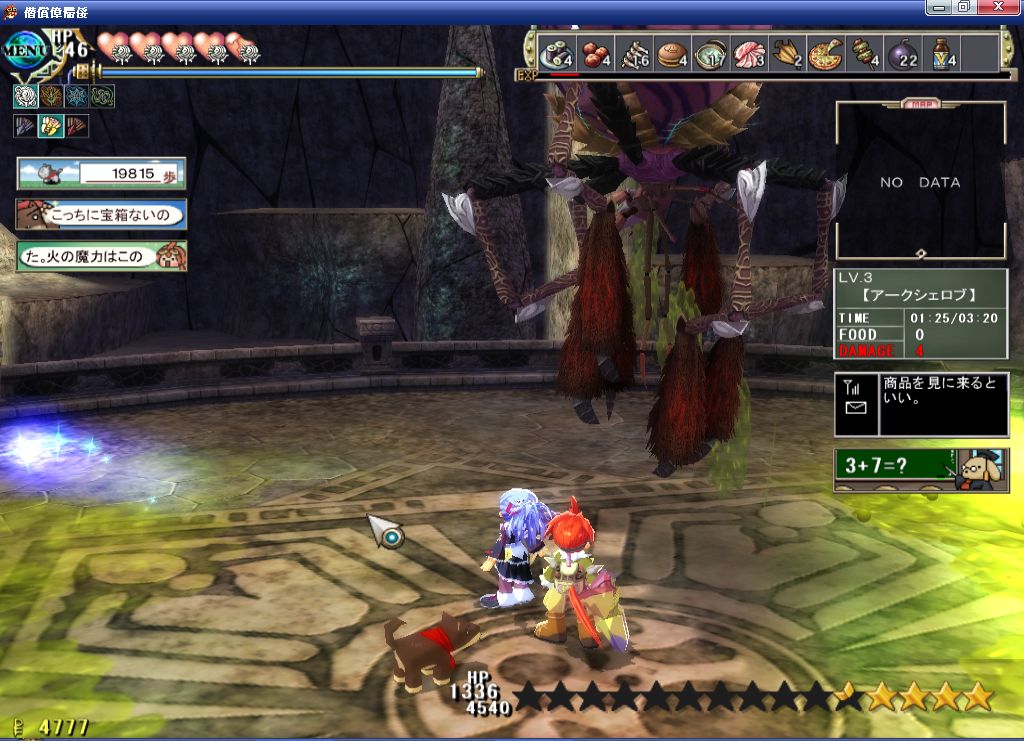Use the hamburger food item
Viewport: 1024px width, 741px height.
(x=671, y=53)
